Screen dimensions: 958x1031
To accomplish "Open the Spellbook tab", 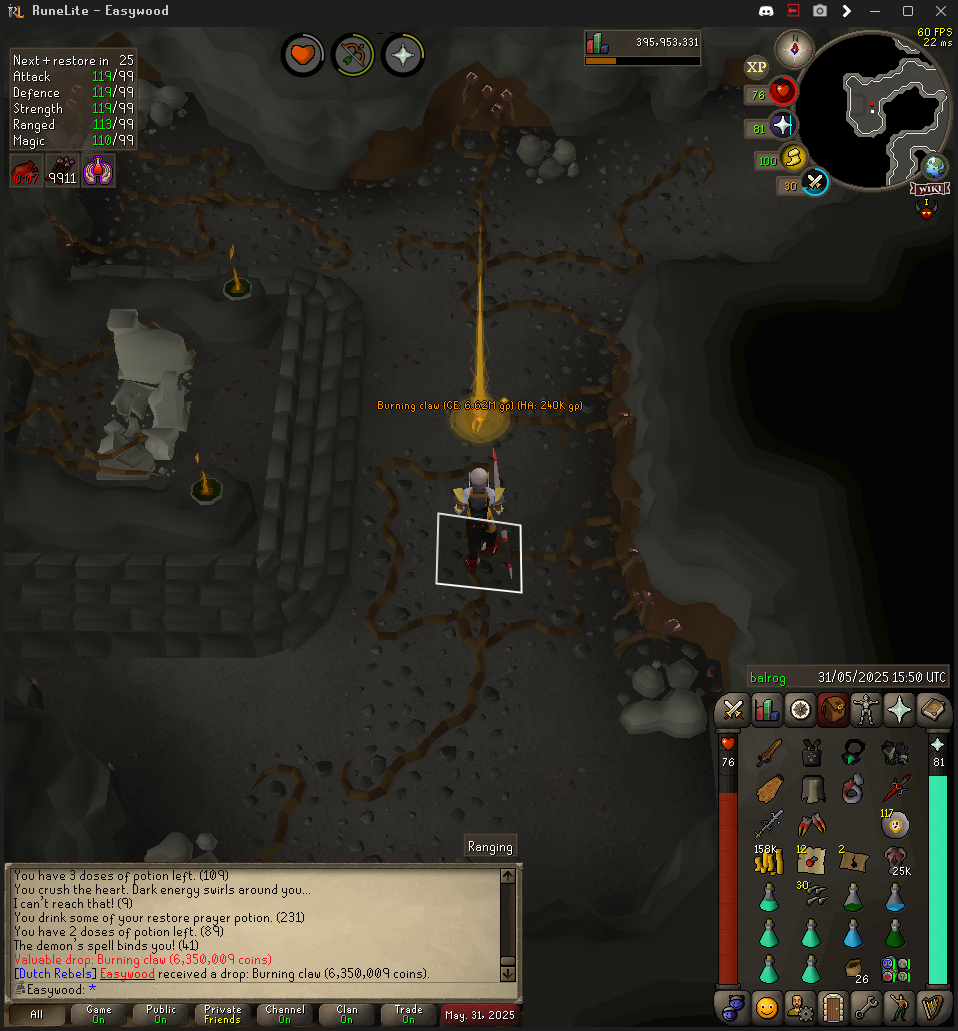I will [x=934, y=710].
